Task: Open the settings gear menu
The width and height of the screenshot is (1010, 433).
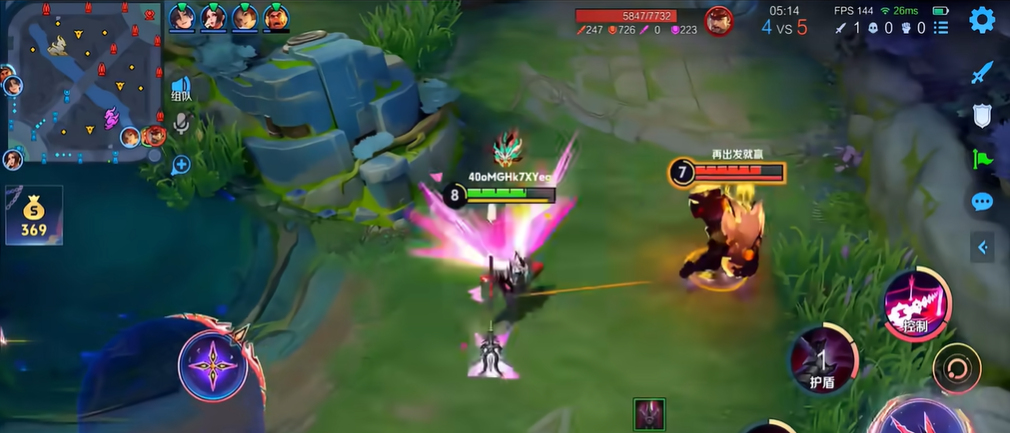Action: (x=982, y=19)
